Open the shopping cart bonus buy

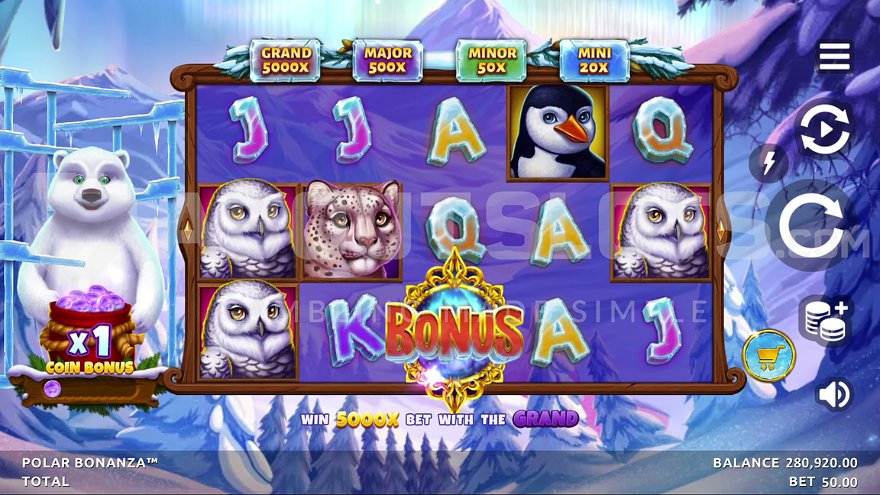click(768, 355)
